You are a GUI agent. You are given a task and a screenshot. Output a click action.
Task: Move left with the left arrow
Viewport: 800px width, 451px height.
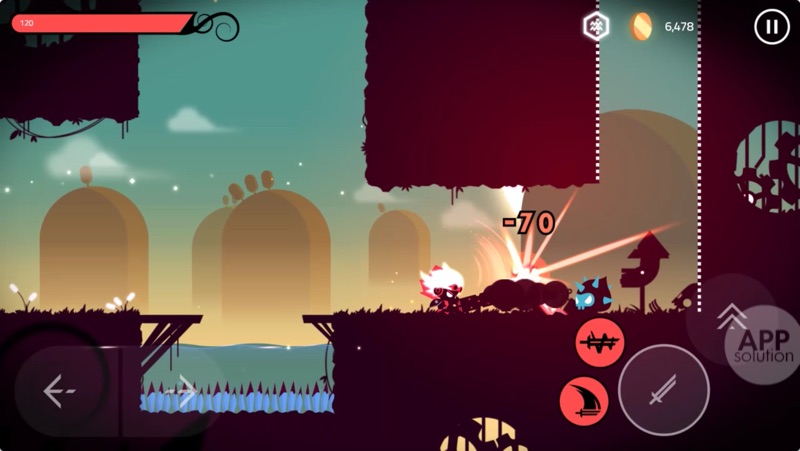point(60,391)
